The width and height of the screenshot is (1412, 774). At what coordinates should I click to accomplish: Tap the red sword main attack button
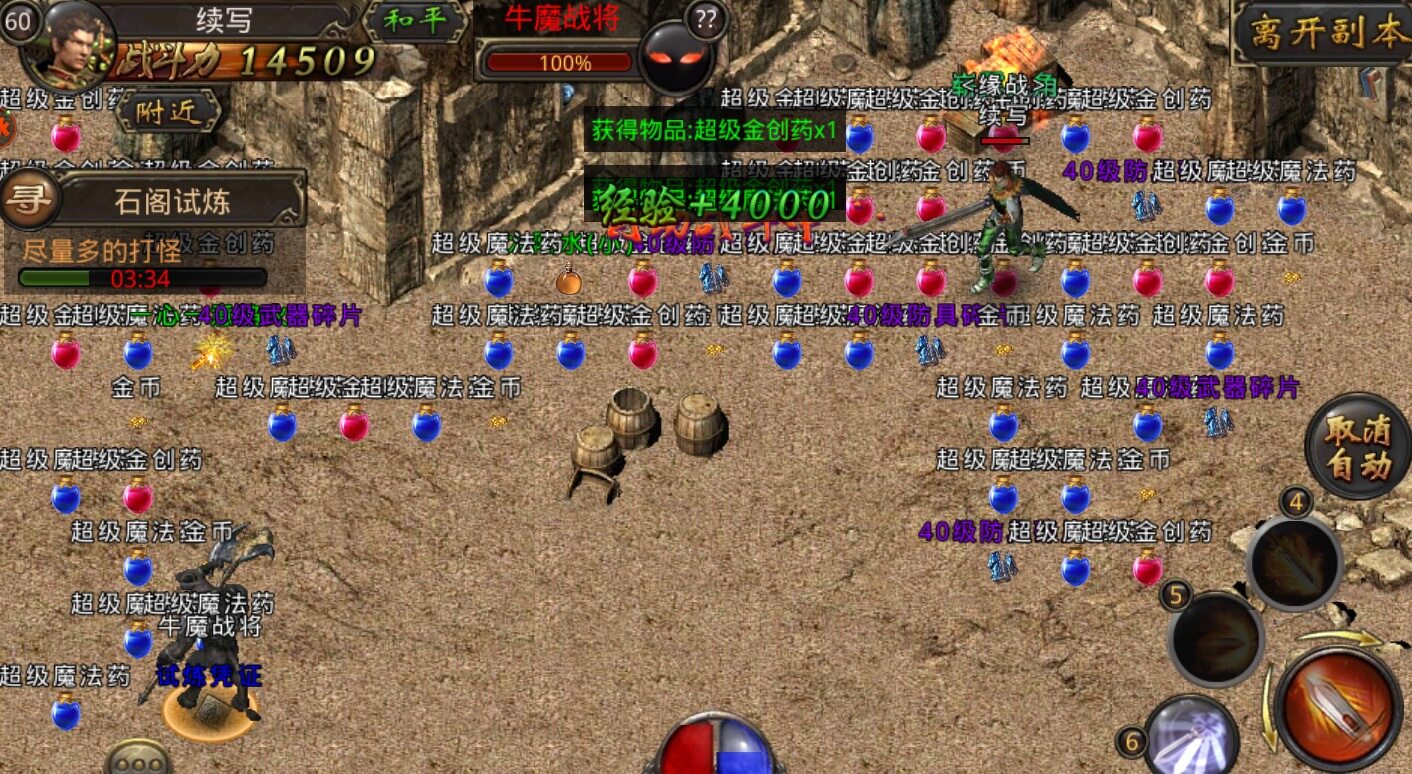1337,707
